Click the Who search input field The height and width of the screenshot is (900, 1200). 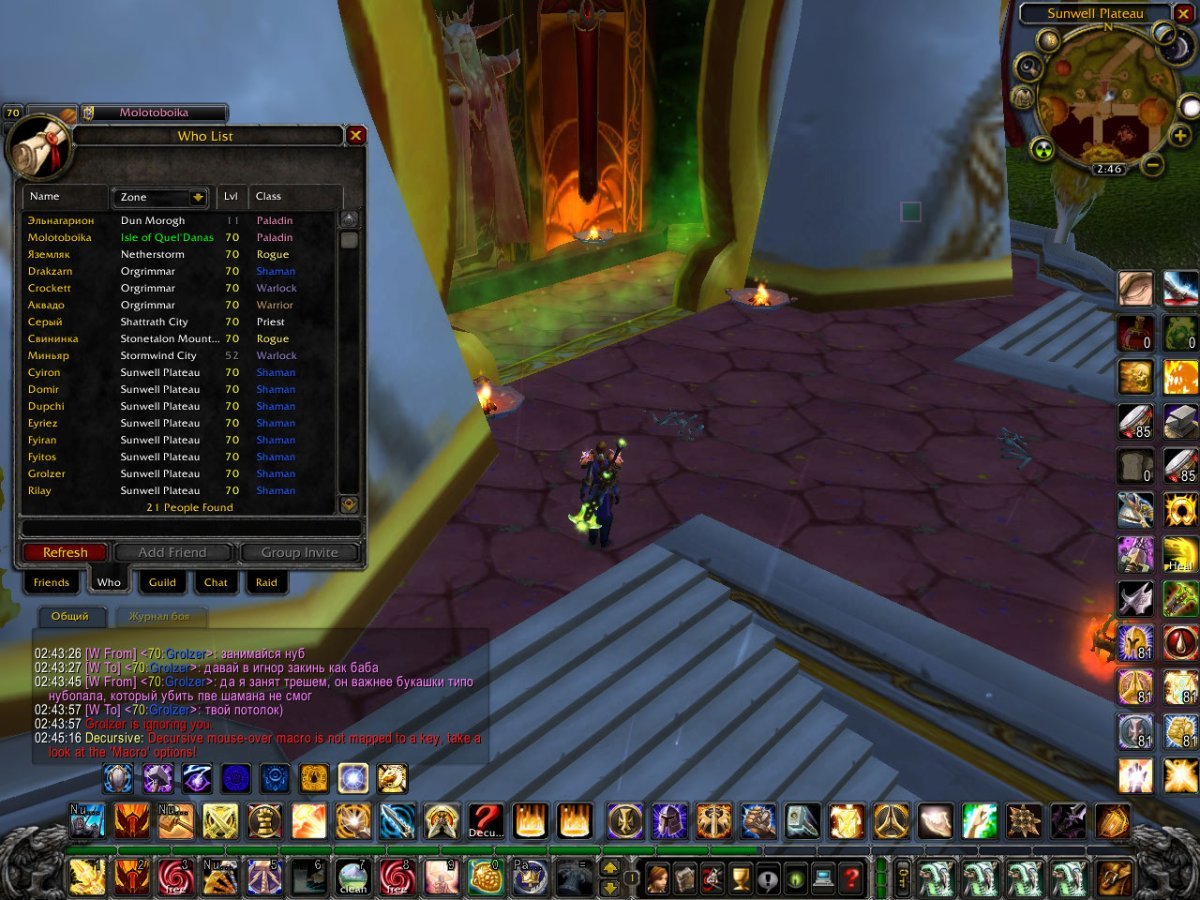[190, 528]
